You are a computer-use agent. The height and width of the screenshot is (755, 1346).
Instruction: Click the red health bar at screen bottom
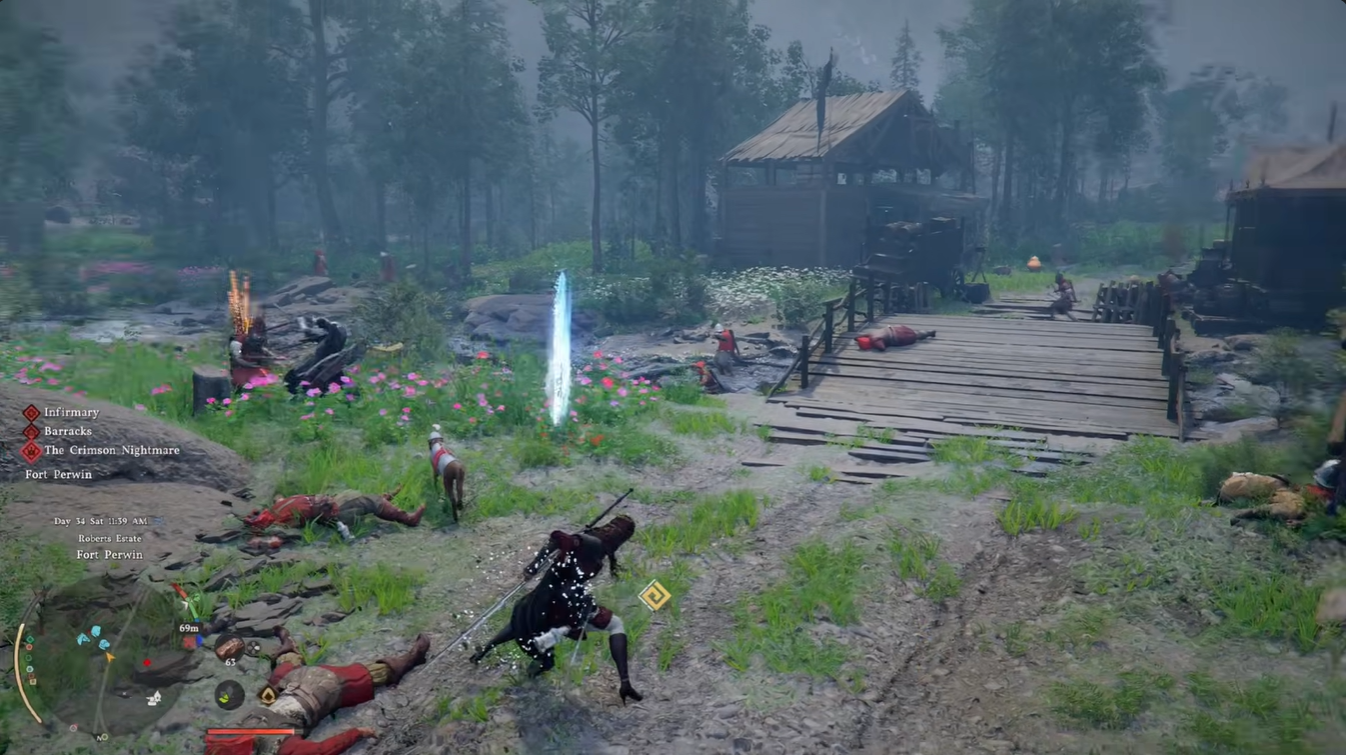click(252, 731)
